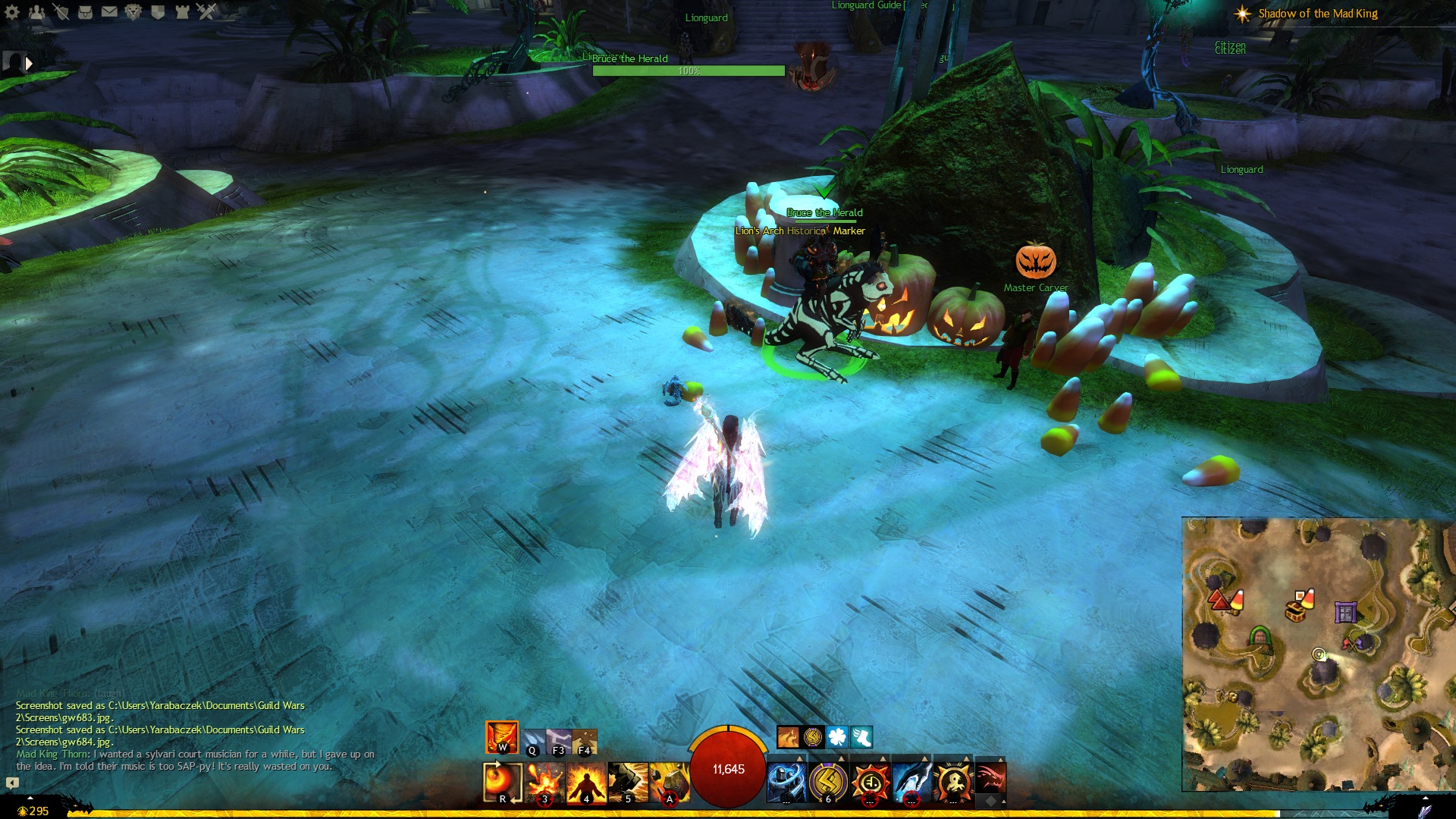Use the weapon skill in slot 4

click(586, 782)
